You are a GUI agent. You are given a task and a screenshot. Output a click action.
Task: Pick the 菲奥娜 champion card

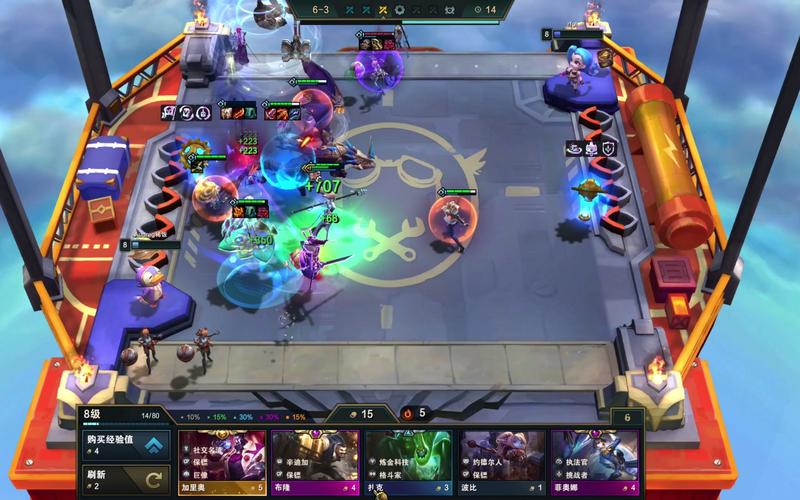pyautogui.click(x=593, y=461)
